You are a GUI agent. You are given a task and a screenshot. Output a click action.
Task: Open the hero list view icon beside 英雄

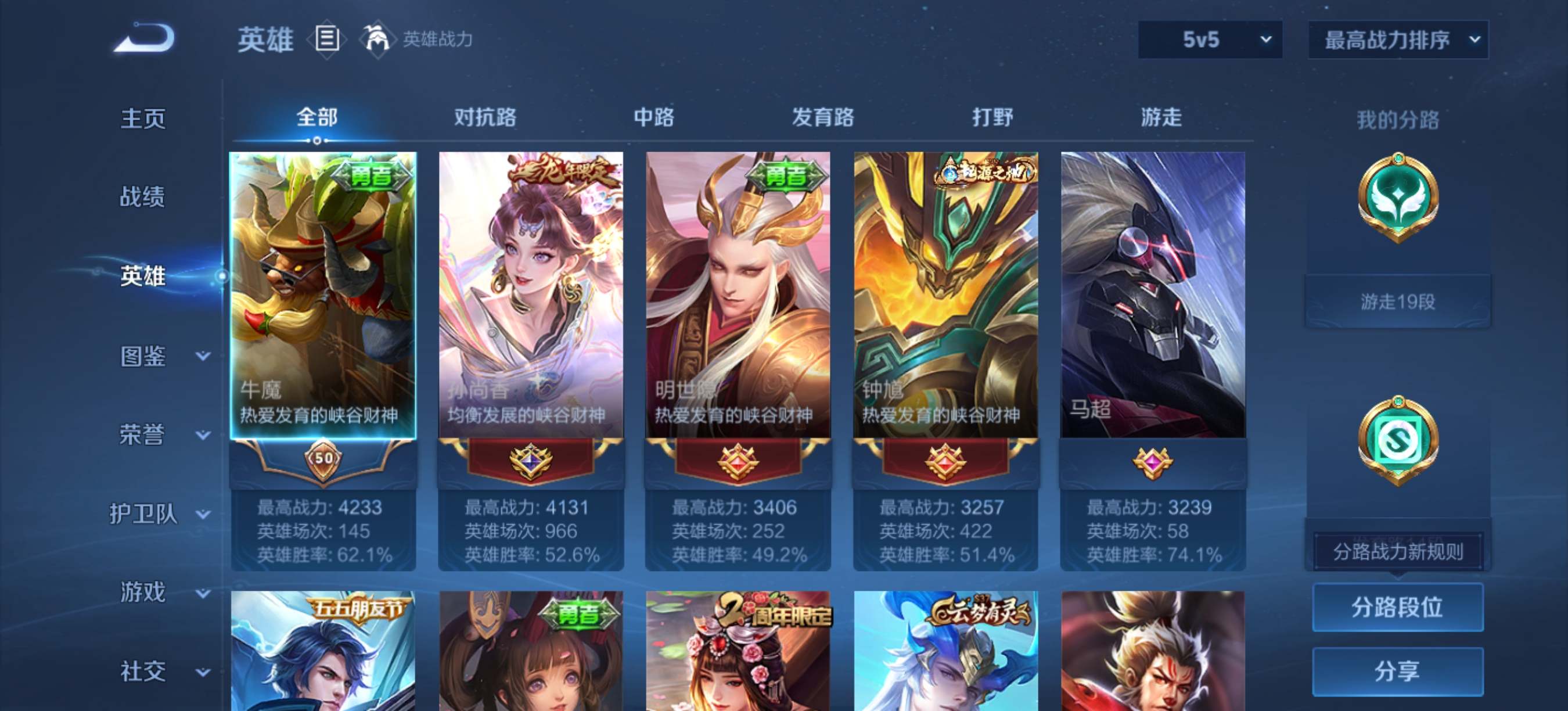point(326,38)
